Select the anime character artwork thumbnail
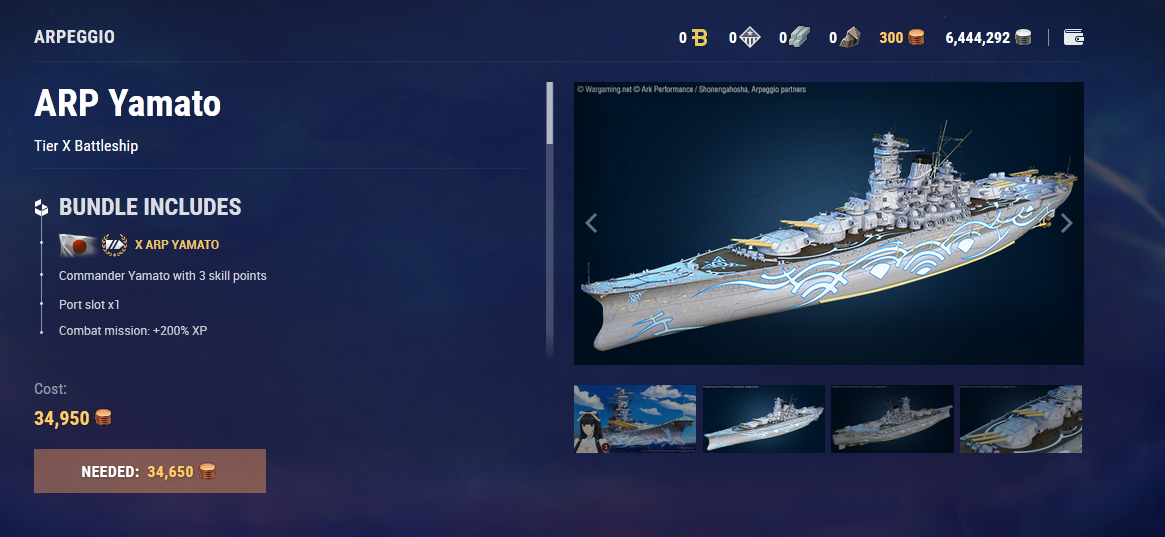 [x=635, y=419]
